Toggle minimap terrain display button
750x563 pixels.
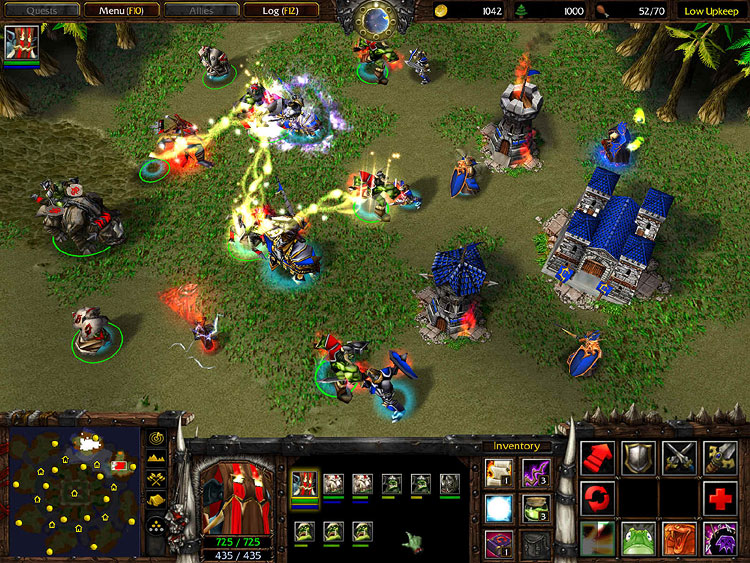(157, 458)
